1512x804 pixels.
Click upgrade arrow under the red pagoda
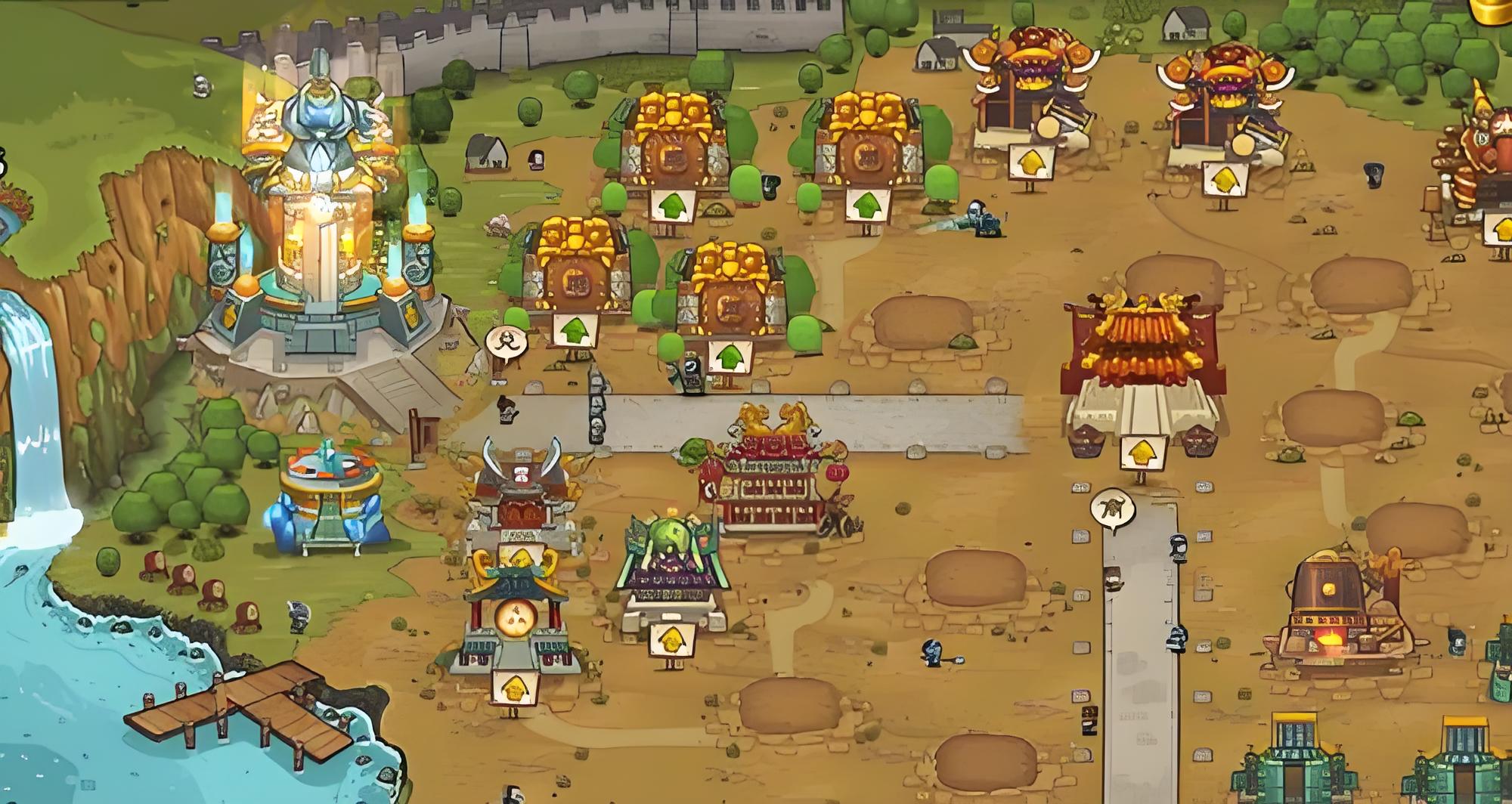1141,453
